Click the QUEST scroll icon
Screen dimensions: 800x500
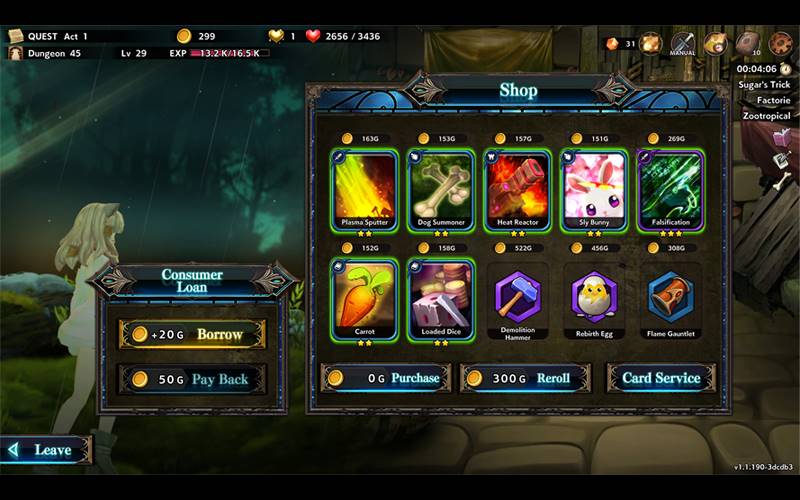coord(16,36)
